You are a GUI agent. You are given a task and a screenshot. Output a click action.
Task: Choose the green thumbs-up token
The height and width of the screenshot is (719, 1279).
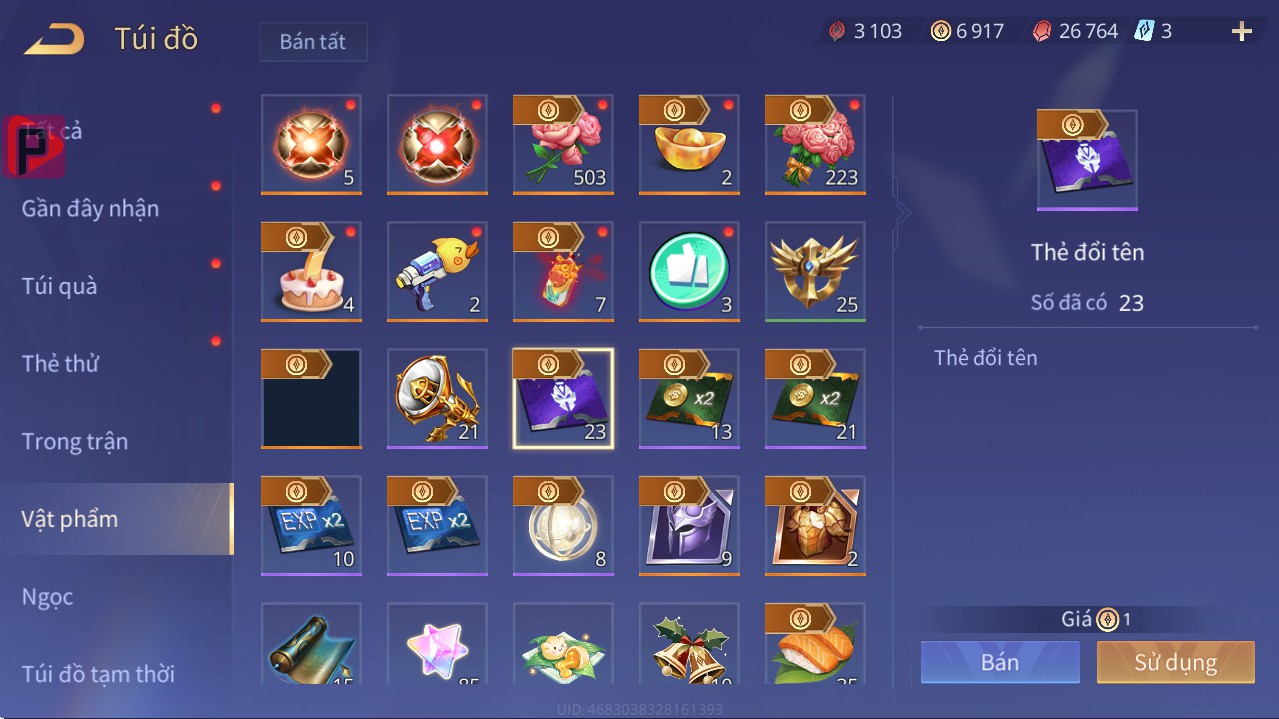pyautogui.click(x=689, y=271)
